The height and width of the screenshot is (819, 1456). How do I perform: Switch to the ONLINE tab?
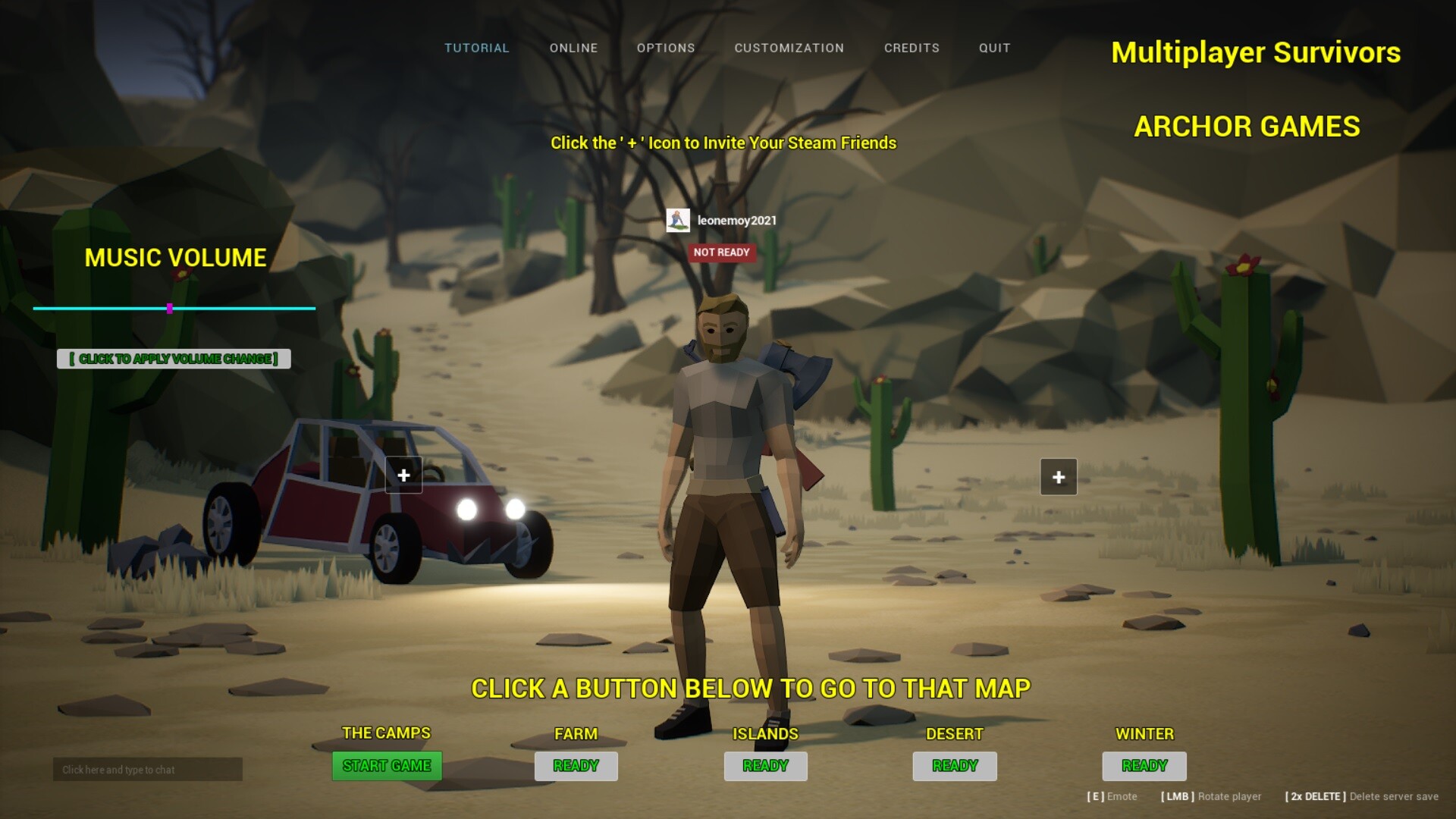tap(573, 48)
